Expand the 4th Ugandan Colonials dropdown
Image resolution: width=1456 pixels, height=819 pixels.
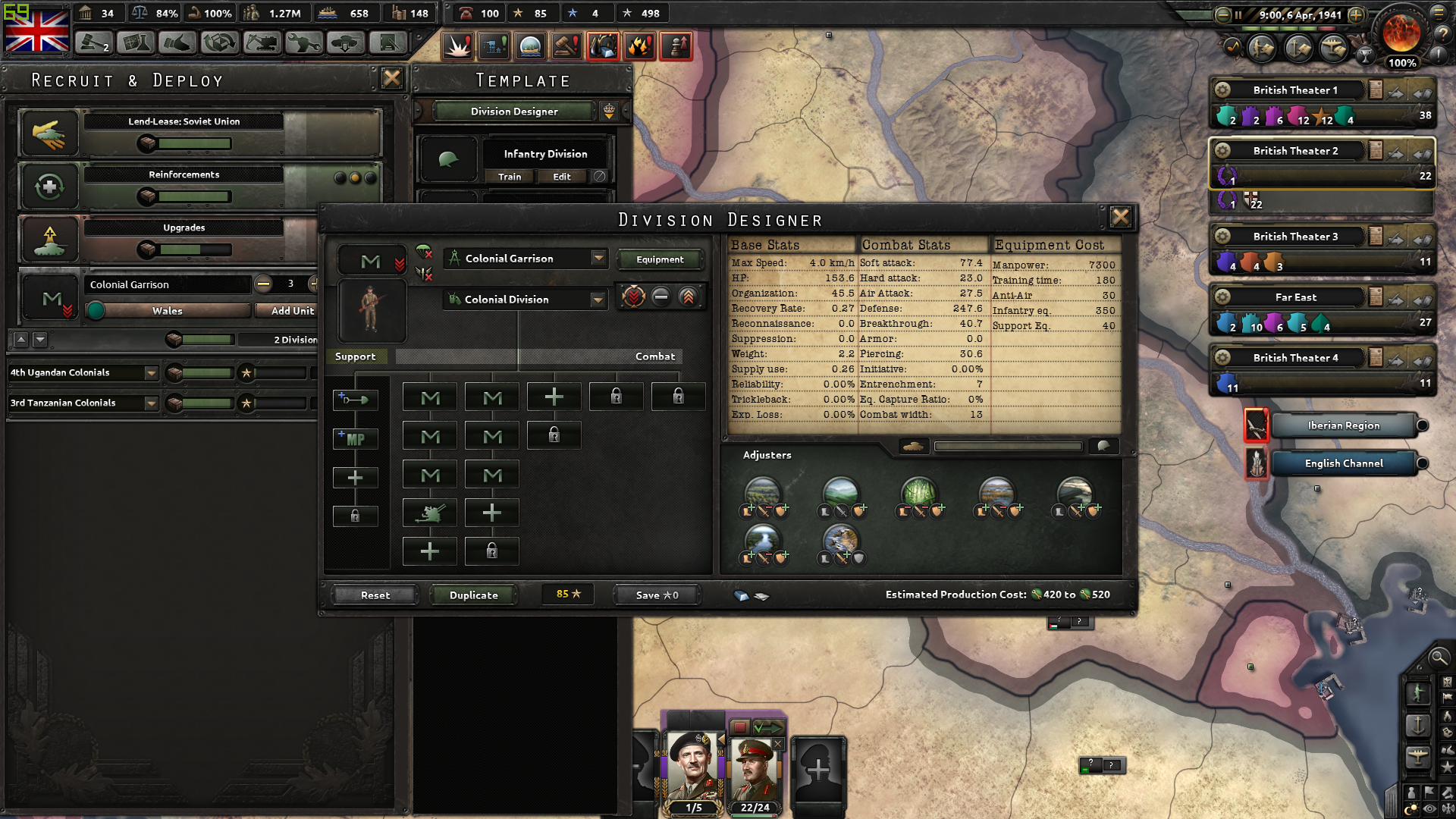pyautogui.click(x=151, y=372)
